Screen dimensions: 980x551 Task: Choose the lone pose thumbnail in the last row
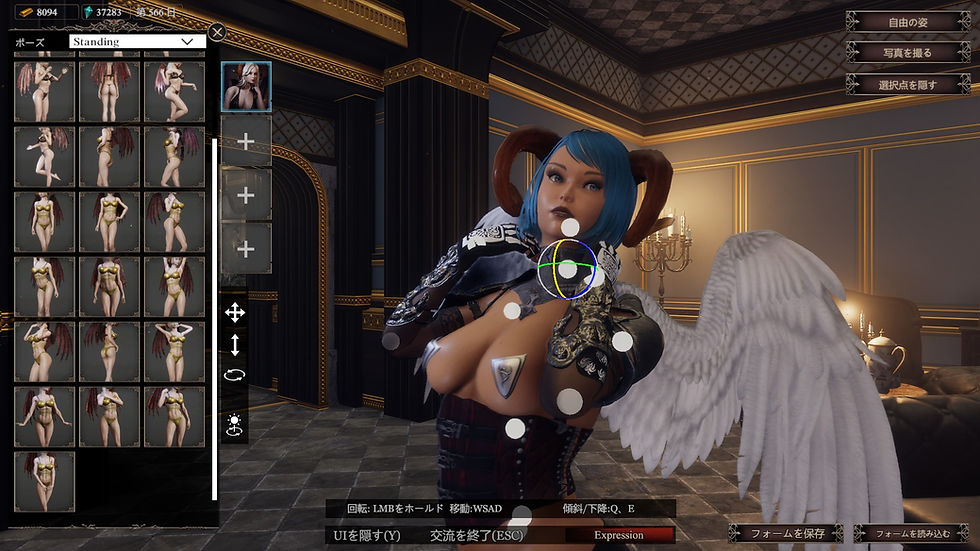(45, 481)
